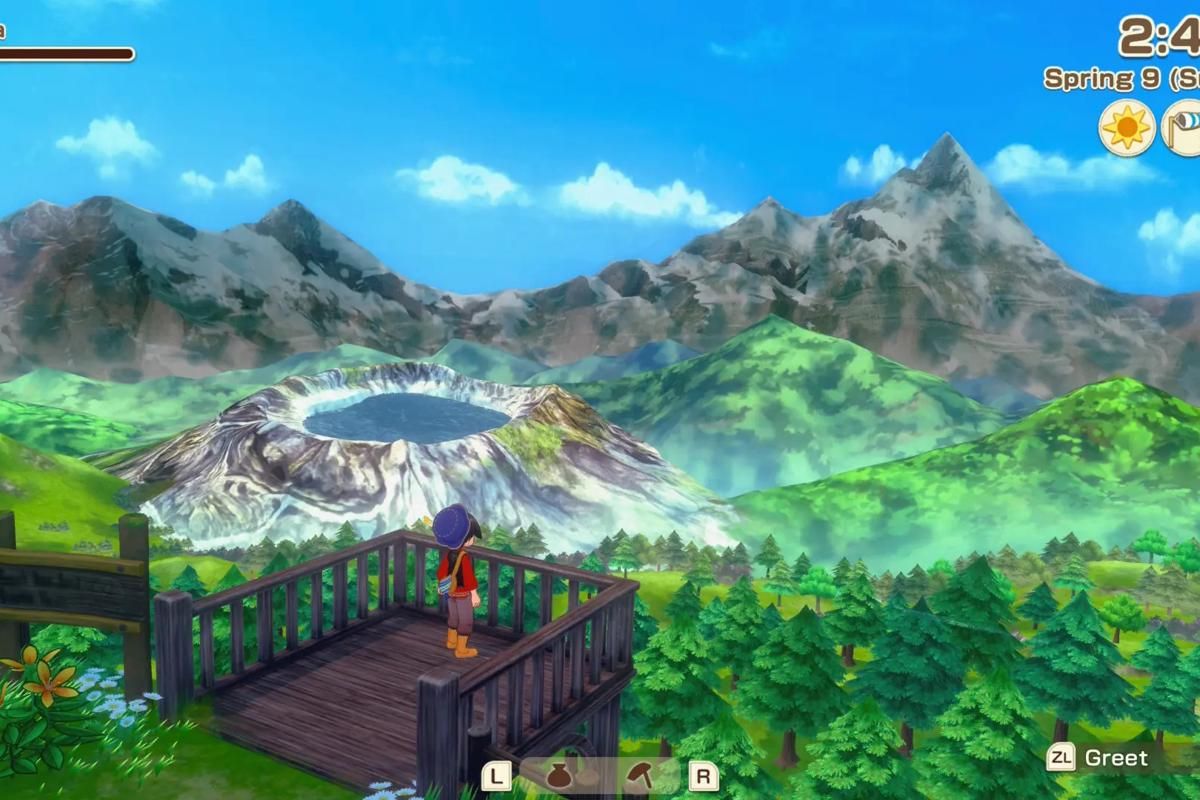This screenshot has width=1200, height=800.
Task: Click the sunny weather icon
Action: 1127,128
